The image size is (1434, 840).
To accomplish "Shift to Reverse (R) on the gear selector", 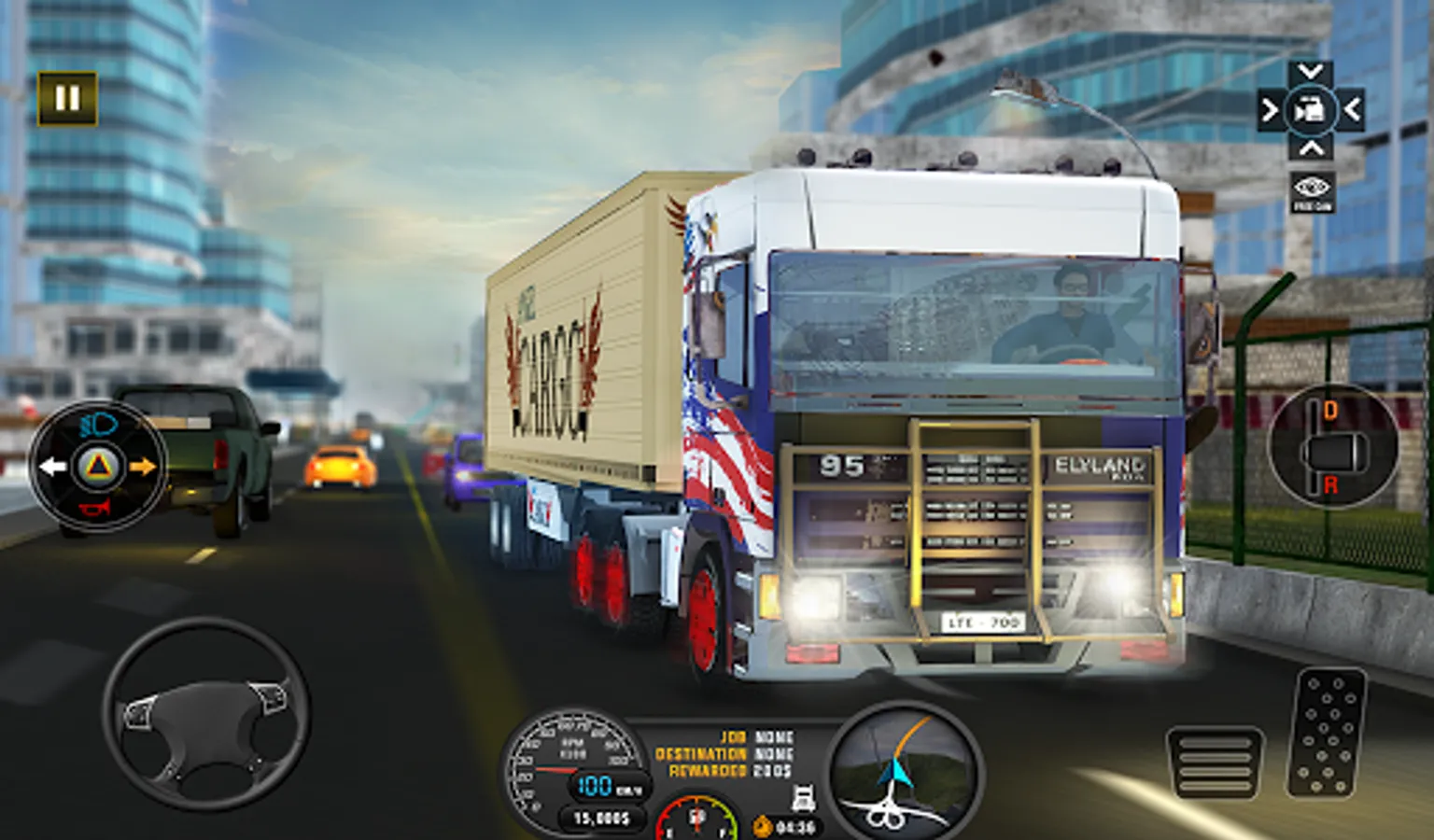I will pyautogui.click(x=1330, y=485).
